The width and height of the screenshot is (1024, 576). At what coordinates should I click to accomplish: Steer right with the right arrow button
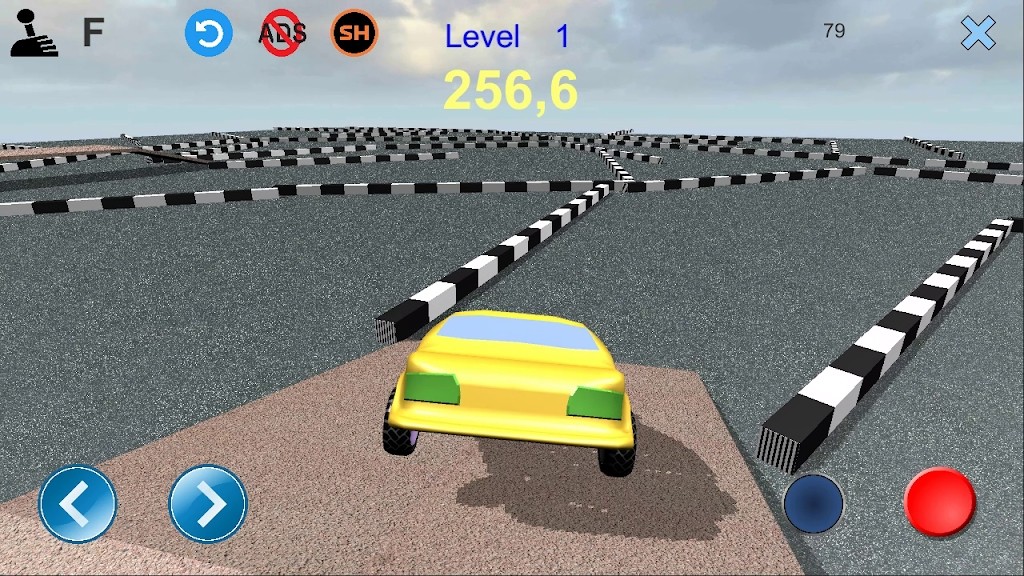208,504
